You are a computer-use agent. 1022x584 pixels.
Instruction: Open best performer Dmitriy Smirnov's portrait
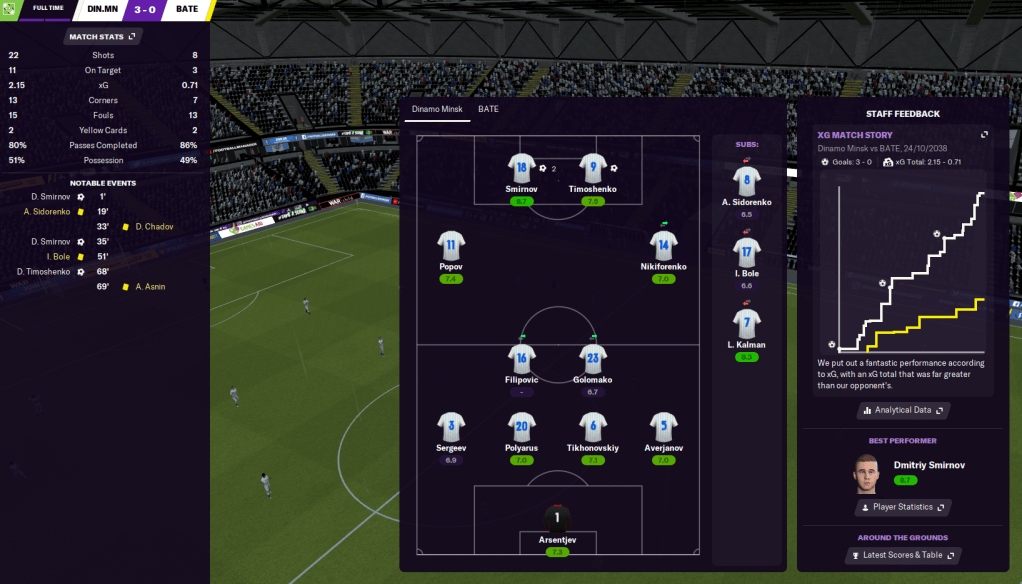pyautogui.click(x=865, y=474)
